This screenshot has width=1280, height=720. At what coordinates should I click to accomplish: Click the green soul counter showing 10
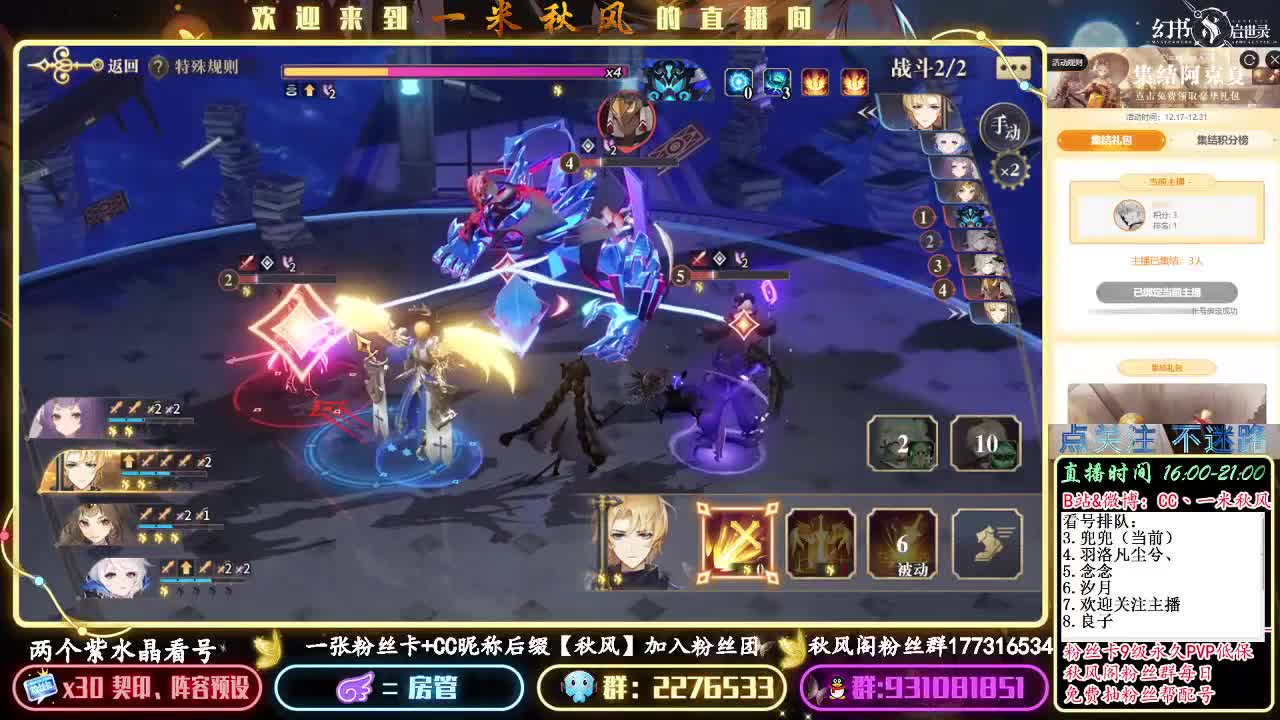coord(986,443)
